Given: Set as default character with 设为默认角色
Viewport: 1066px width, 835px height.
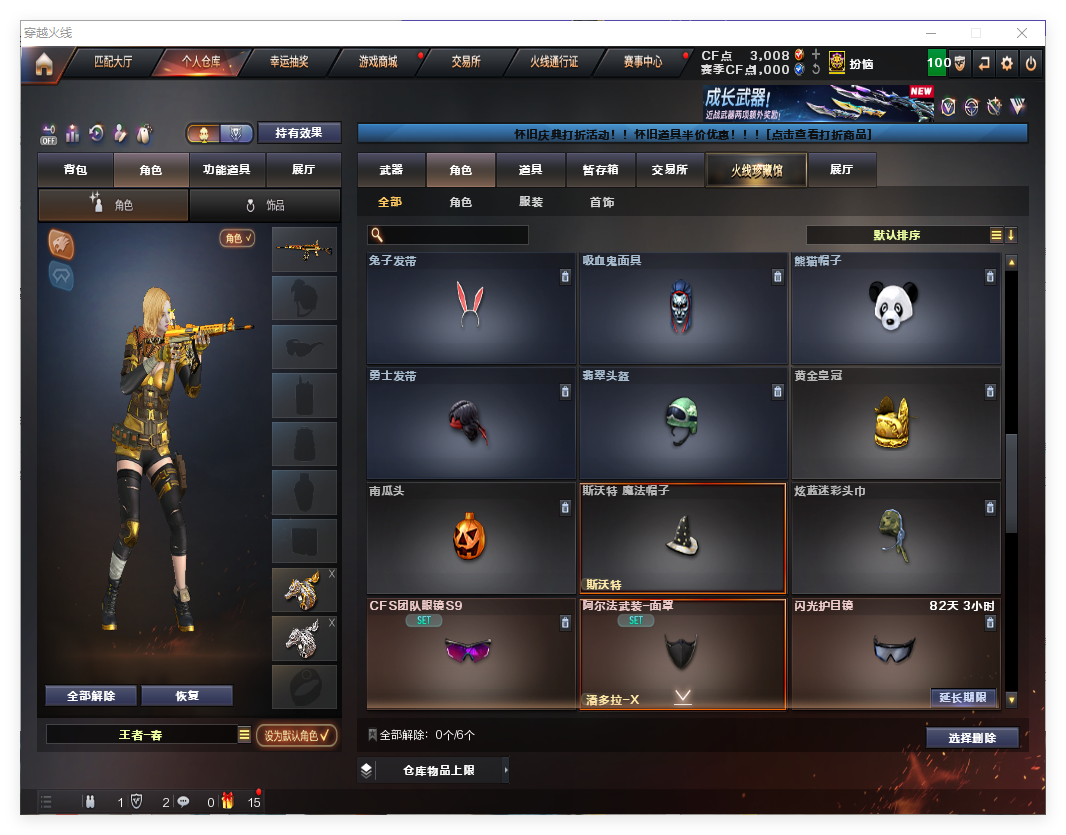Looking at the screenshot, I should (297, 735).
